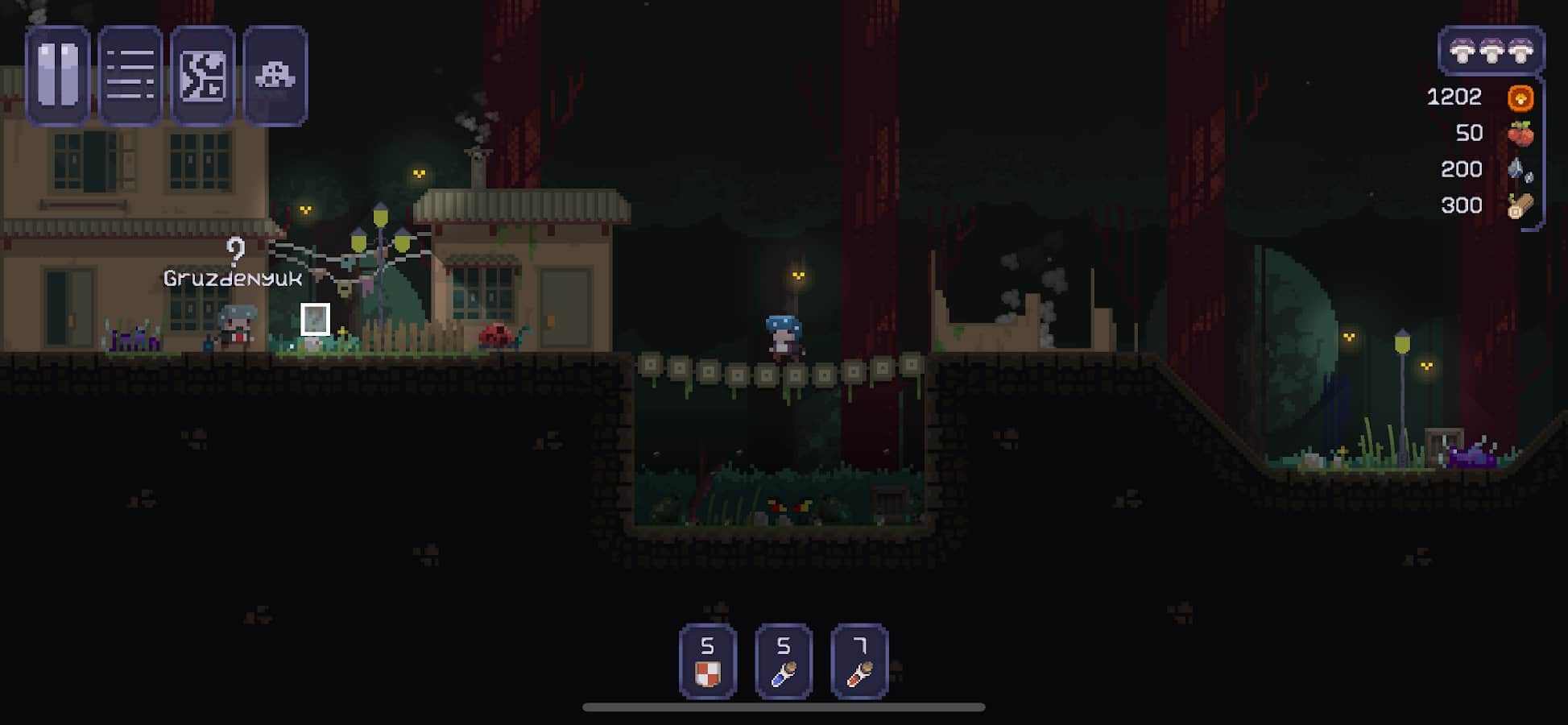Select the wood log resource icon

(x=1520, y=205)
